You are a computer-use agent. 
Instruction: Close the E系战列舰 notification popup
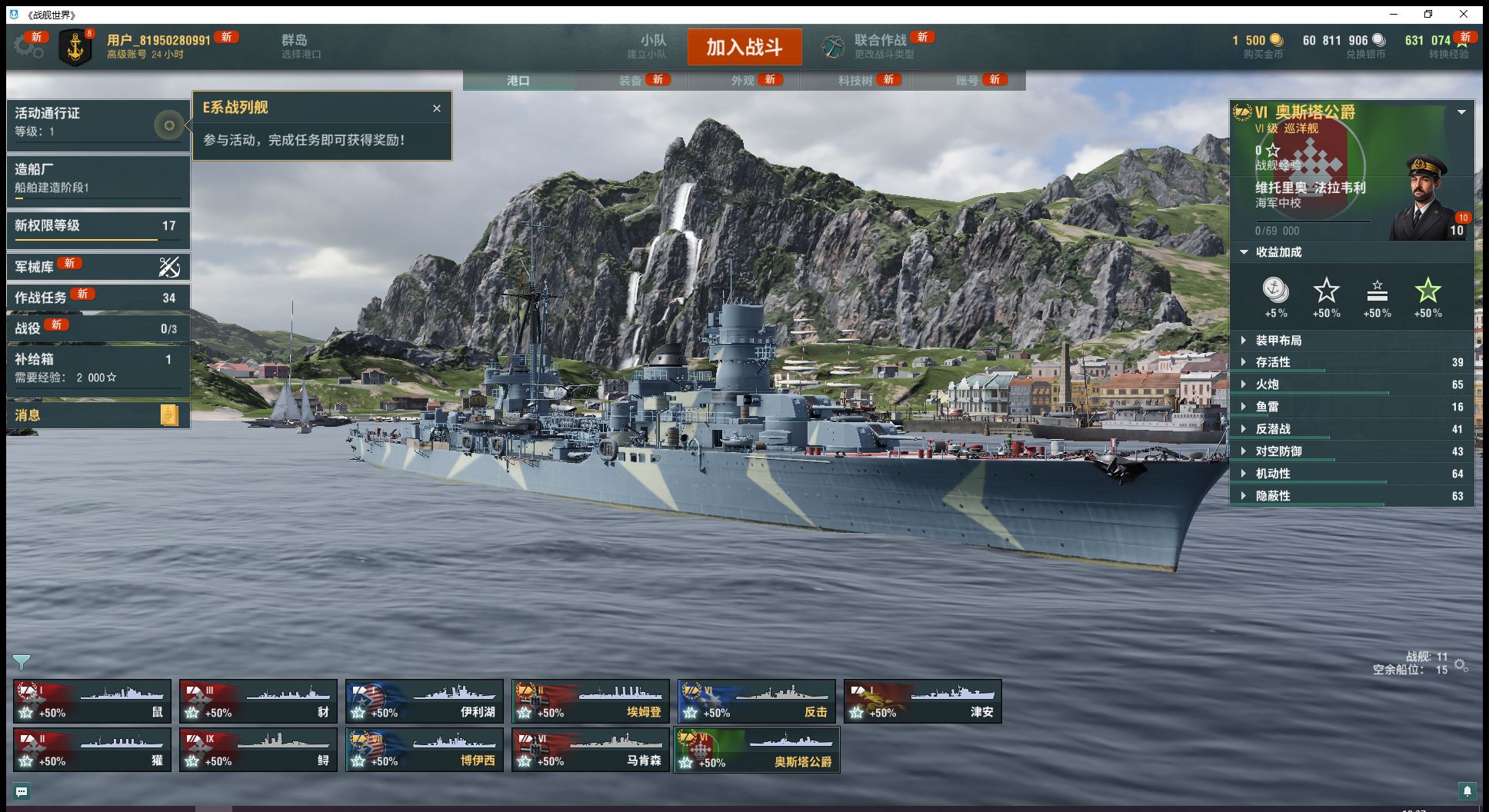click(x=437, y=108)
